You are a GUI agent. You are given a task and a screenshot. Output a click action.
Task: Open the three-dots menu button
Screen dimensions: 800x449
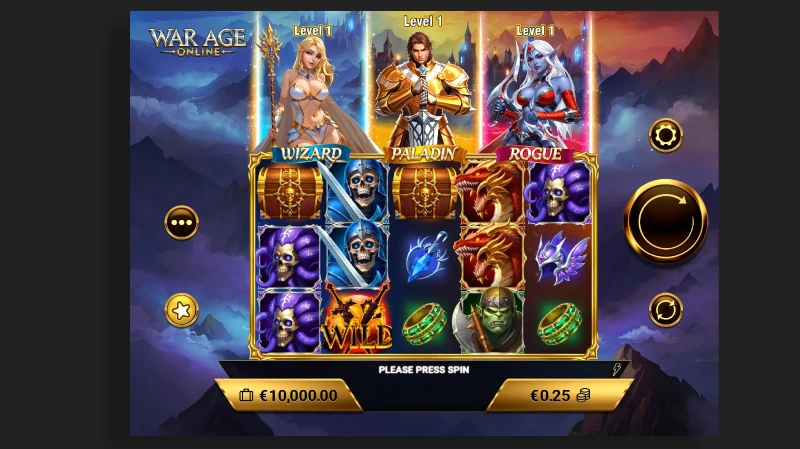click(x=182, y=222)
